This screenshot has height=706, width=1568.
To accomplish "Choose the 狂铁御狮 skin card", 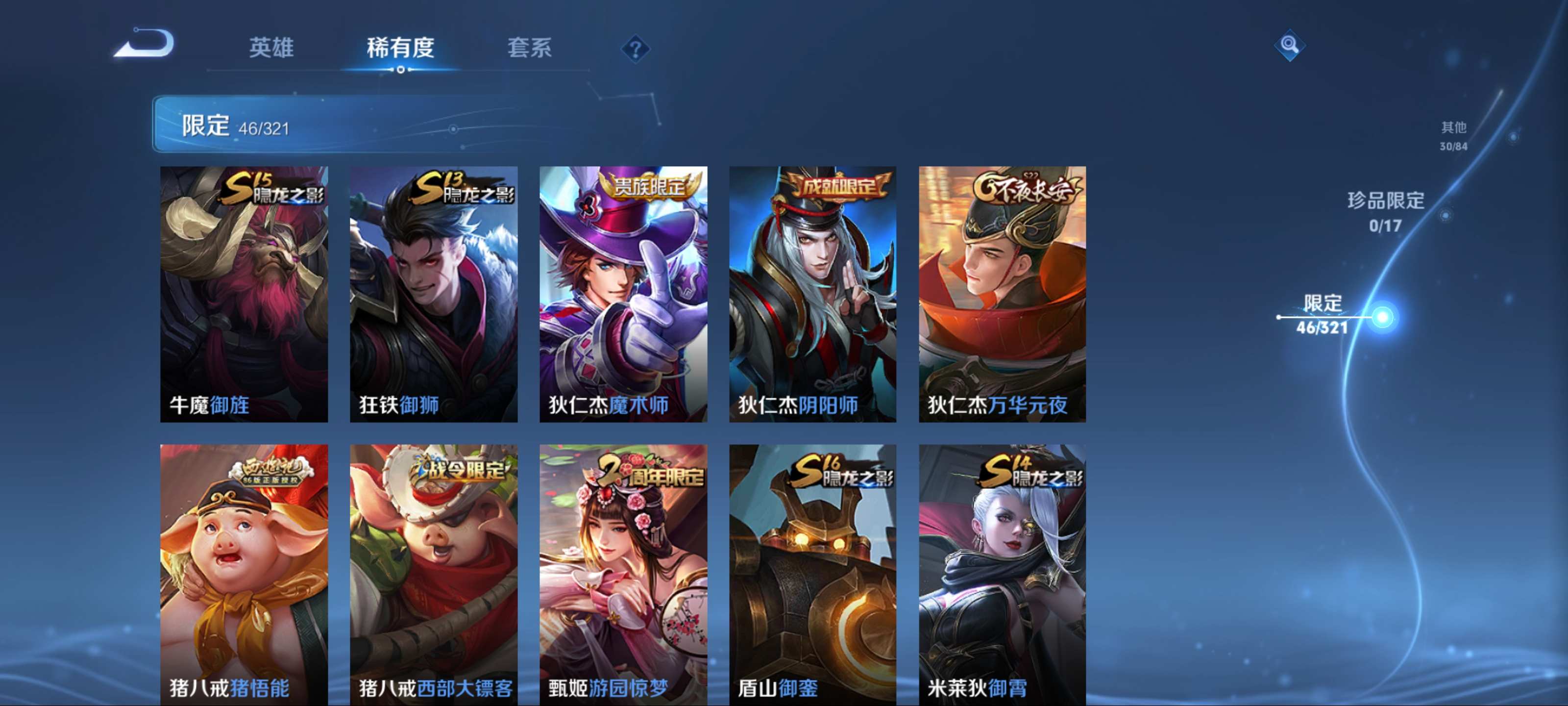I will [433, 294].
